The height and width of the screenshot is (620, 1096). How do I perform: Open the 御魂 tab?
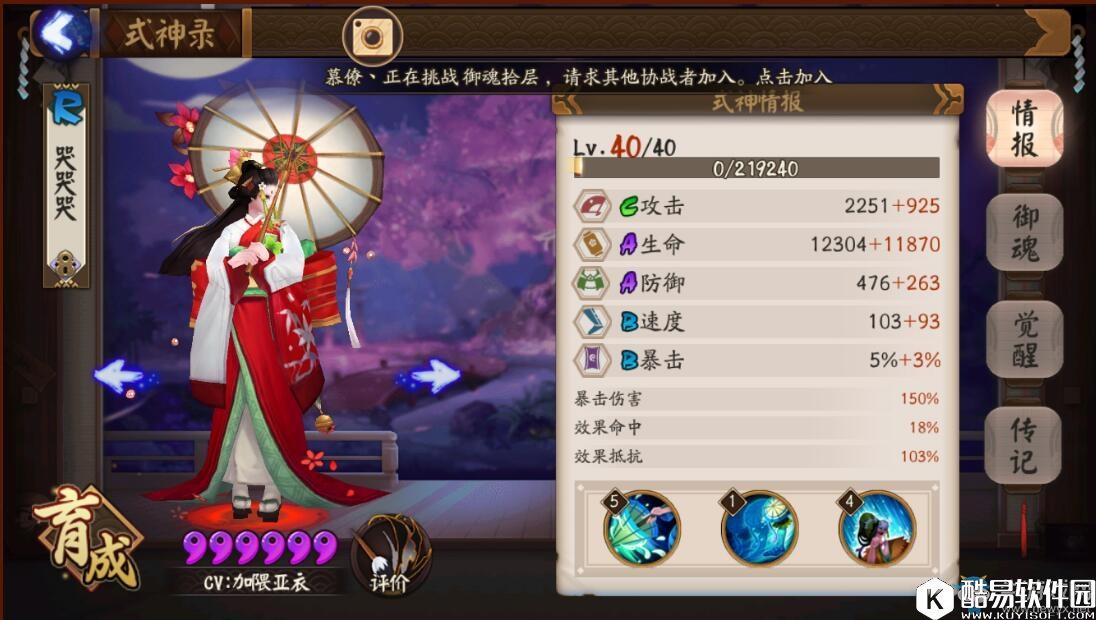[x=1023, y=232]
